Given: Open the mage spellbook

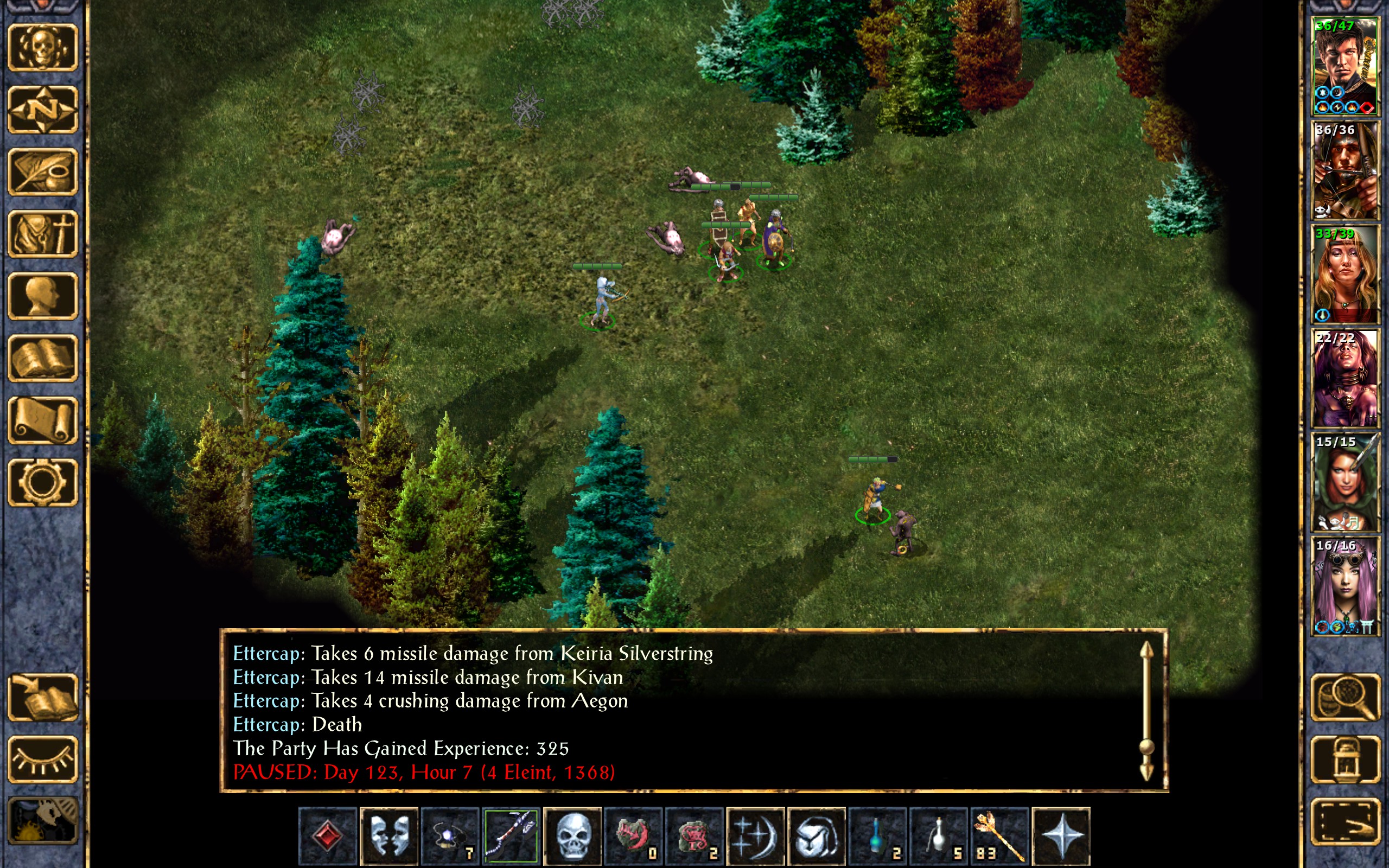Looking at the screenshot, I should point(43,358).
